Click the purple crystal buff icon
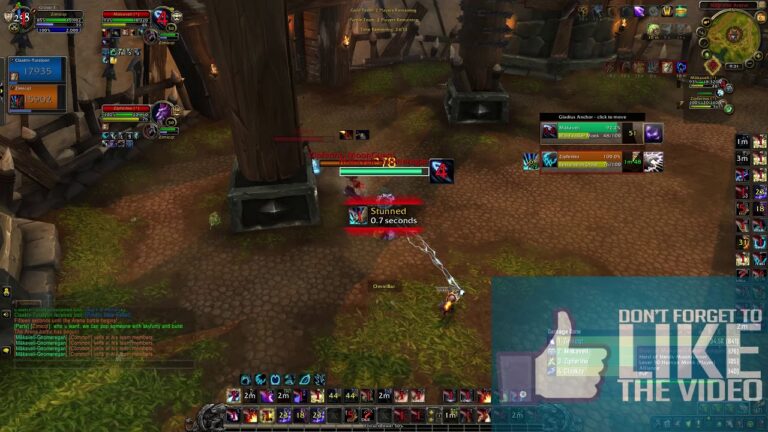Image resolution: width=768 pixels, height=432 pixels. 639,11
